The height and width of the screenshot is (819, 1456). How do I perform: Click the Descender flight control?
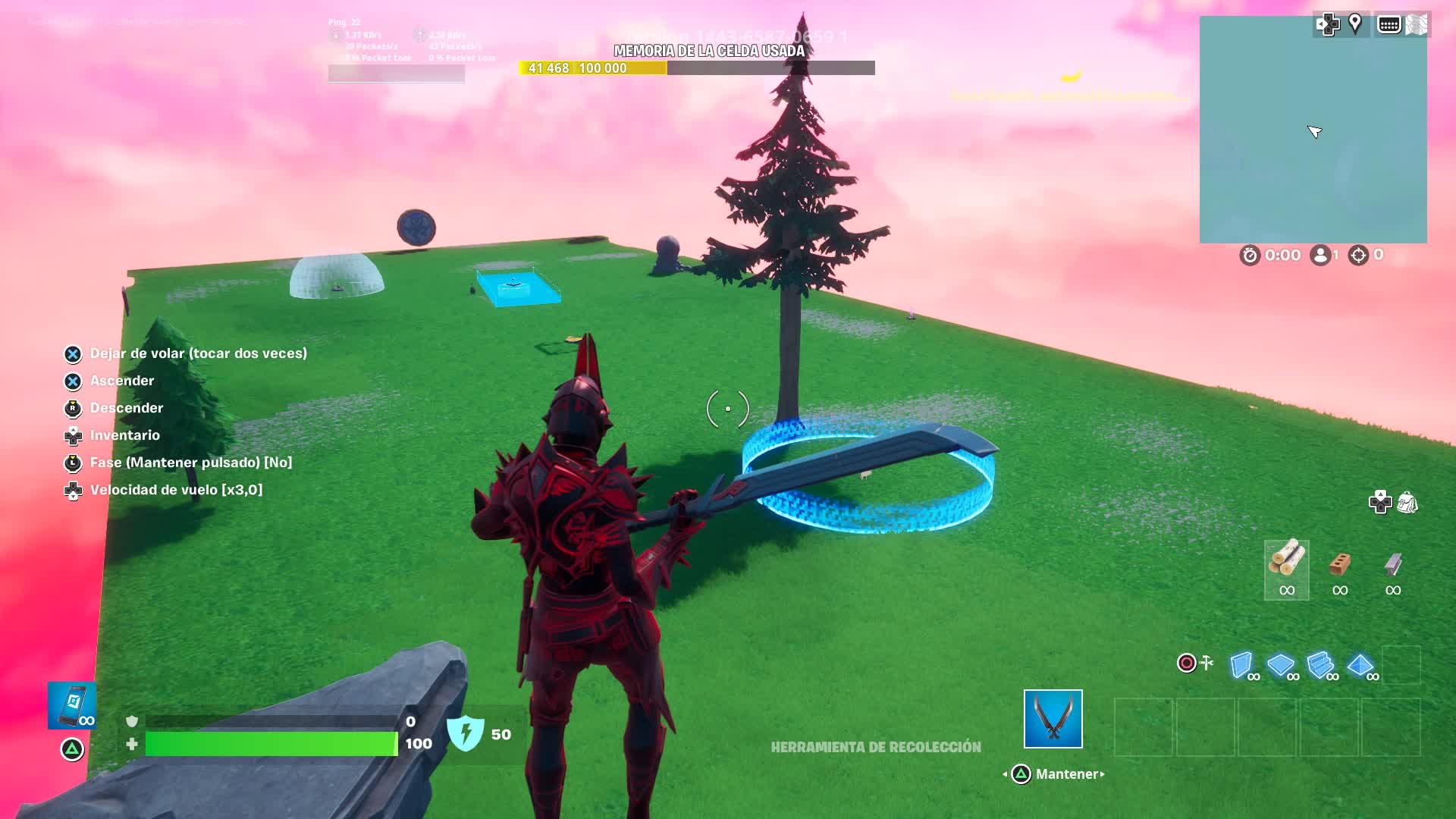tap(126, 408)
